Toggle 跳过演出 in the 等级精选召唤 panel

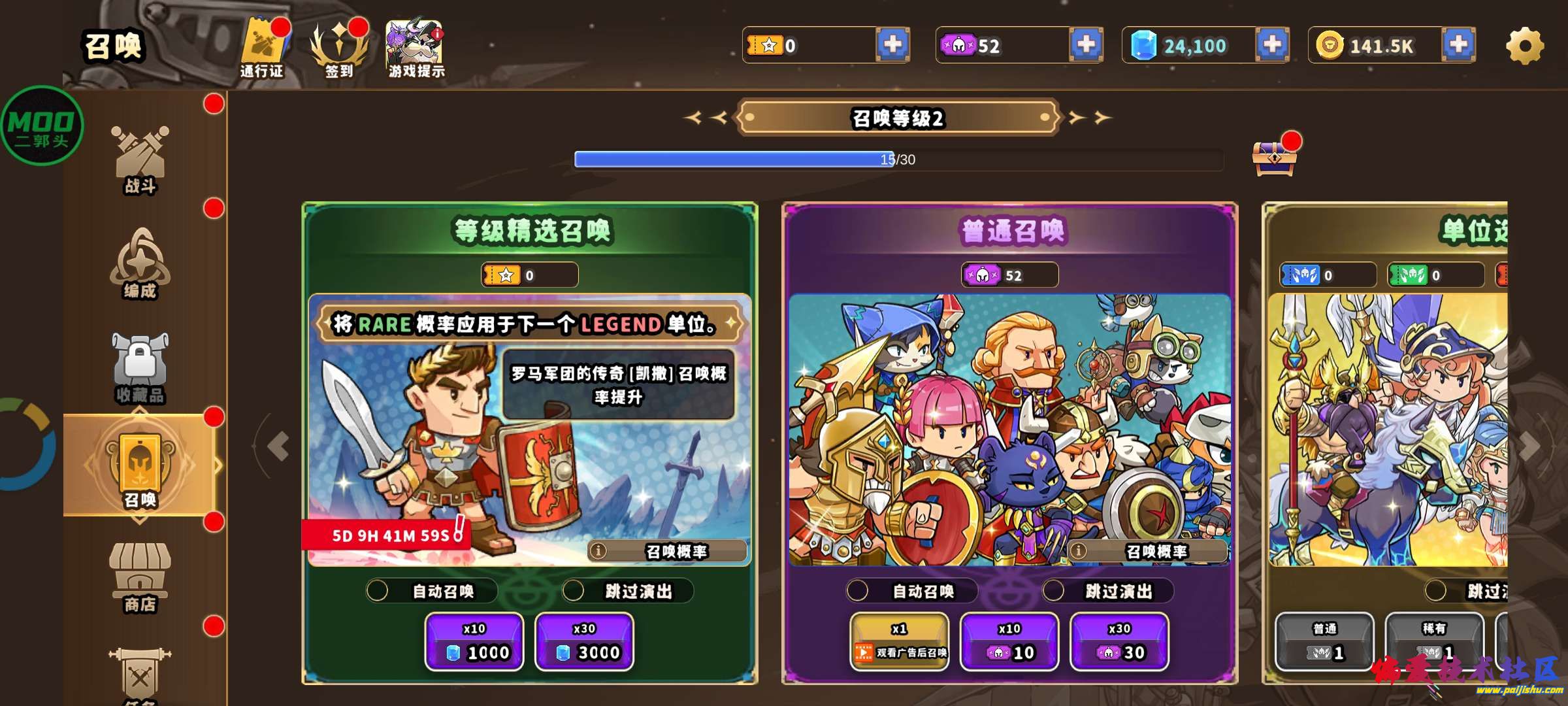point(574,591)
